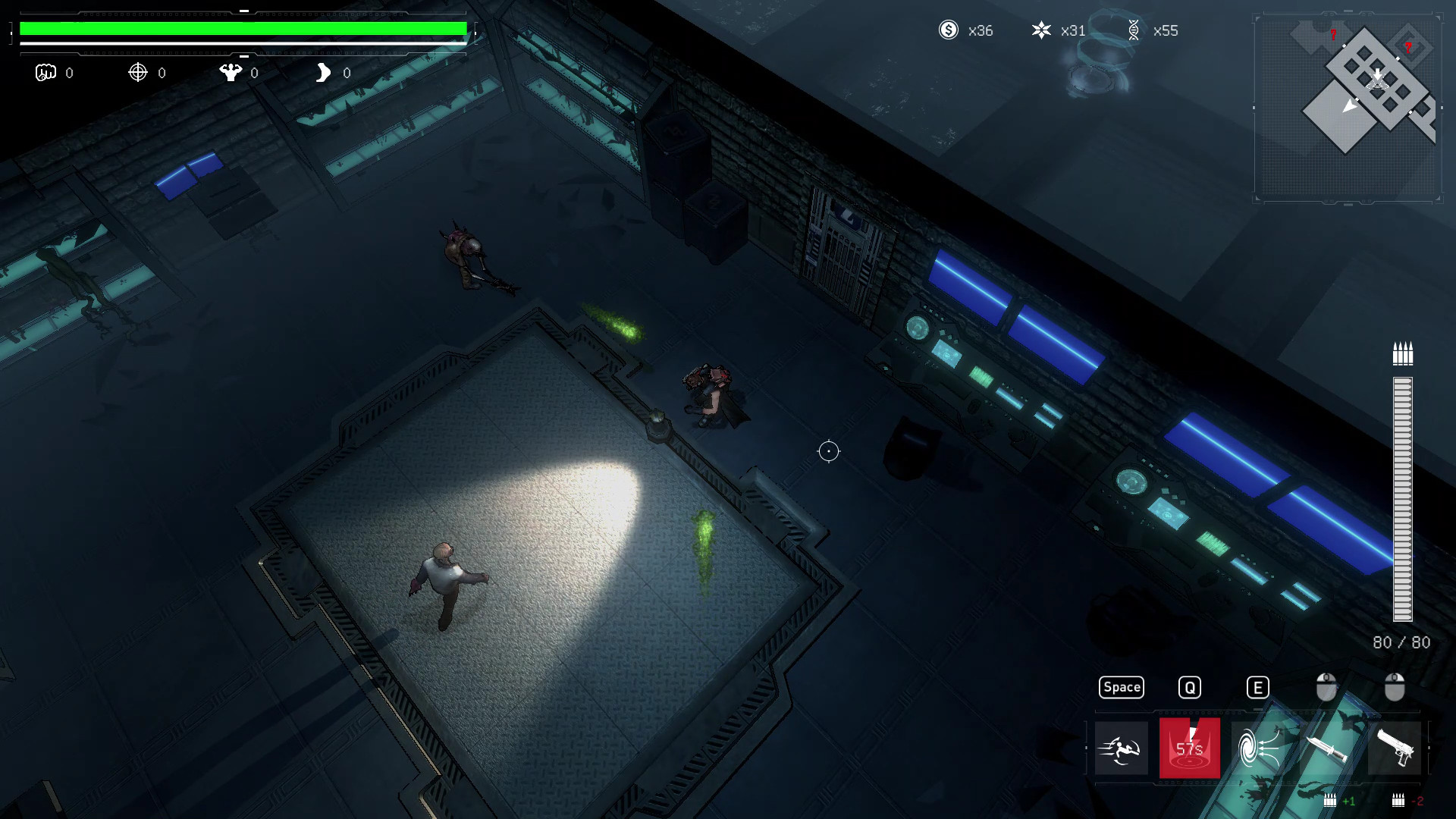Screen dimensions: 1456x819
Task: Click the shuriken counter icon showing x31
Action: click(x=1043, y=31)
